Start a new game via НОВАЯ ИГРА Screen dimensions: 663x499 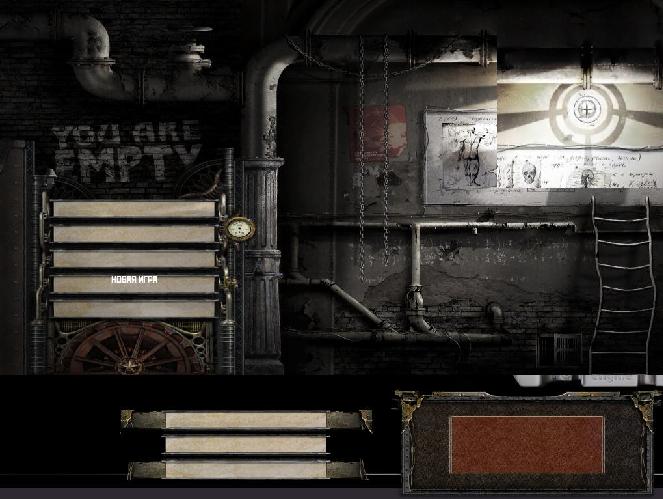tap(134, 282)
